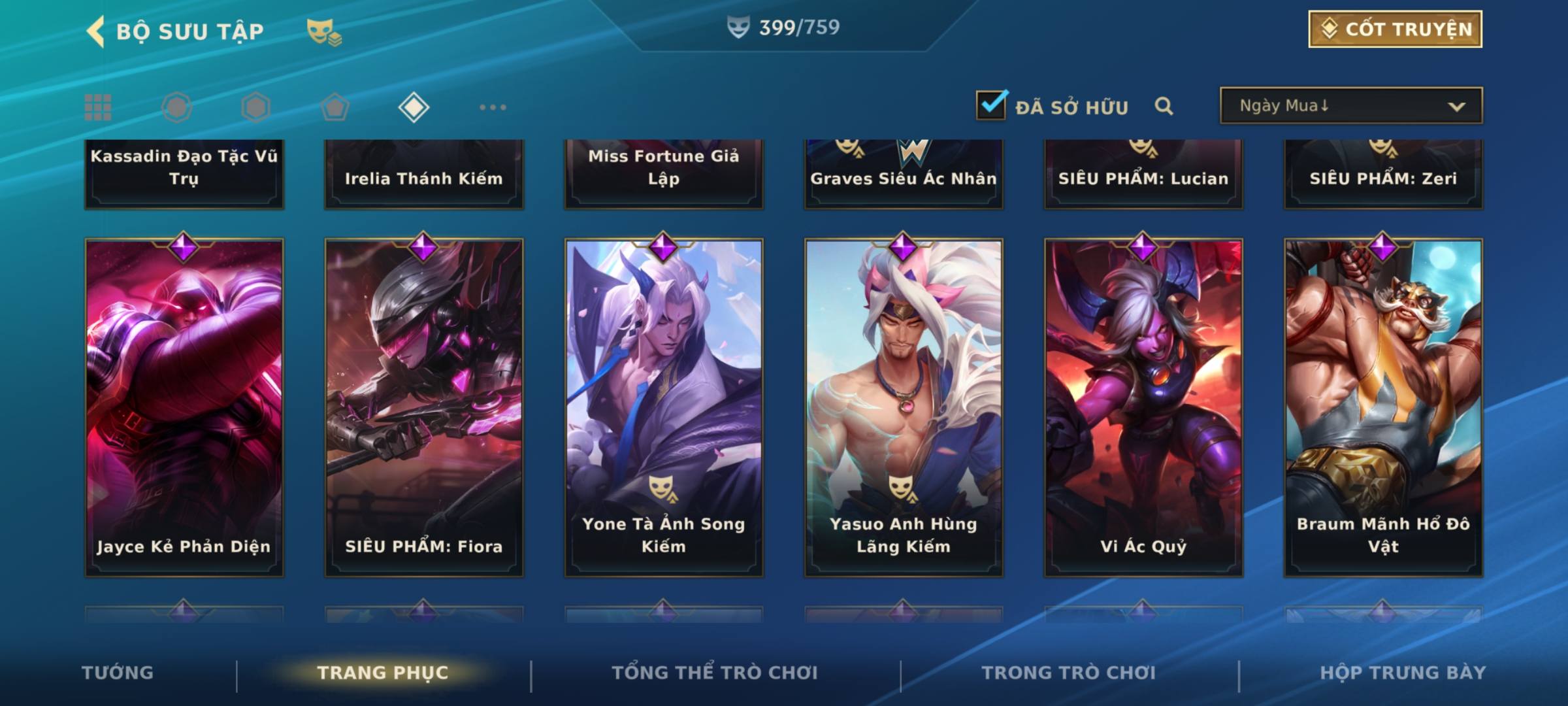This screenshot has width=1568, height=706.
Task: Choose the diamond rarity filter
Action: [414, 107]
